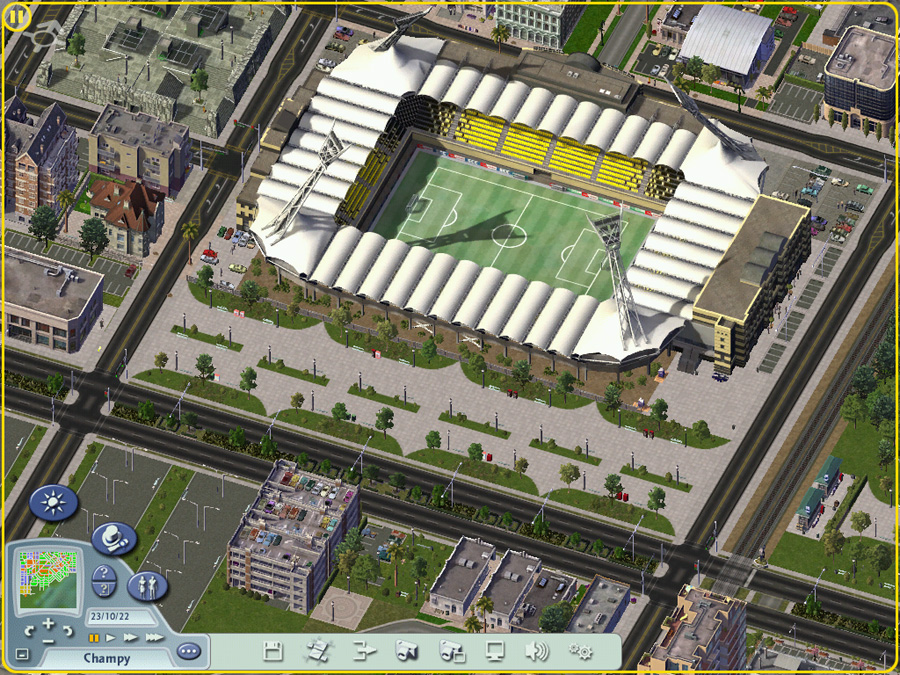Viewport: 900px width, 675px height.
Task: Collapse the control panel with the small rectangle button
Action: click(22, 655)
